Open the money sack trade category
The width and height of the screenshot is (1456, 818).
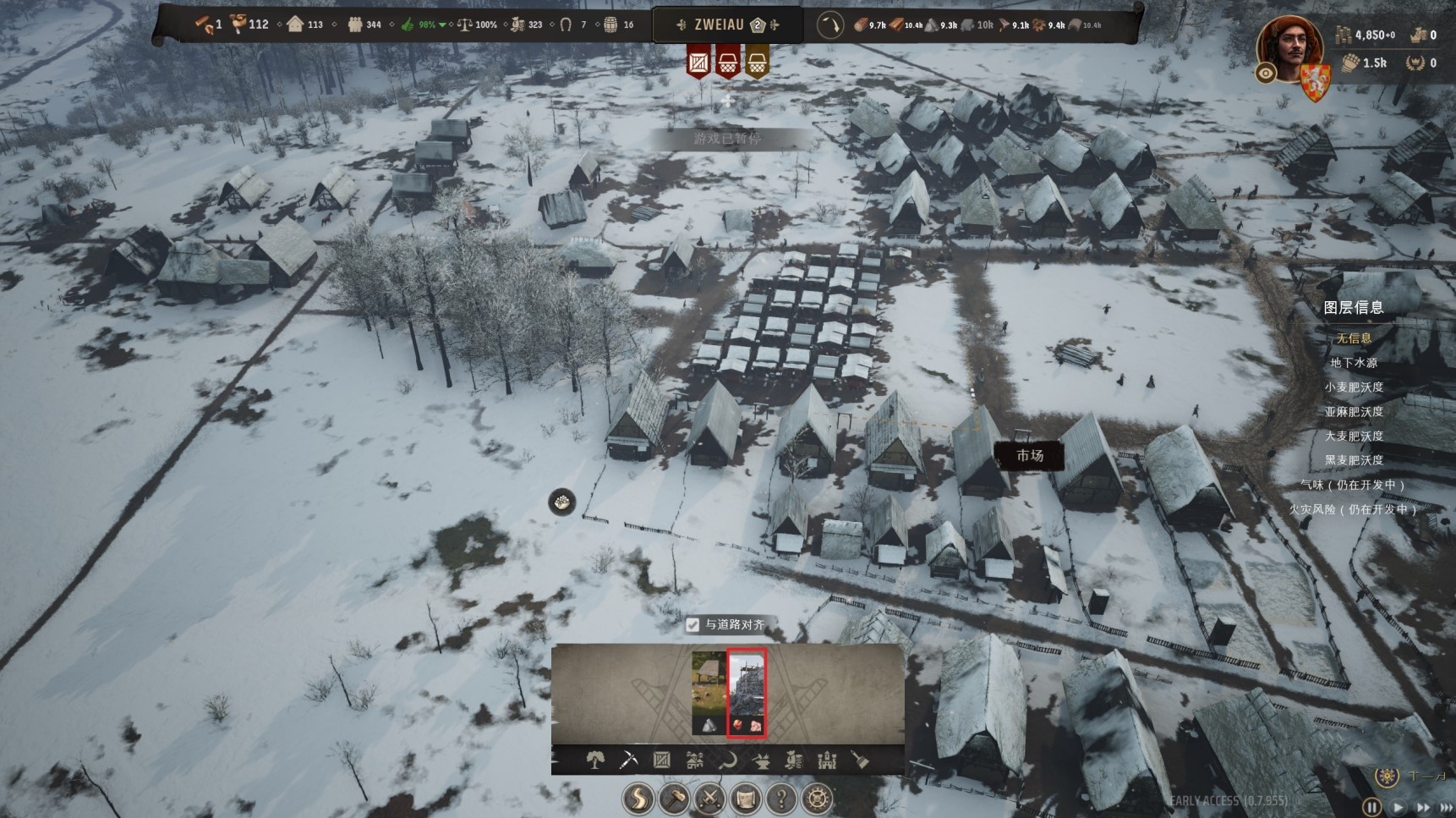tap(794, 760)
